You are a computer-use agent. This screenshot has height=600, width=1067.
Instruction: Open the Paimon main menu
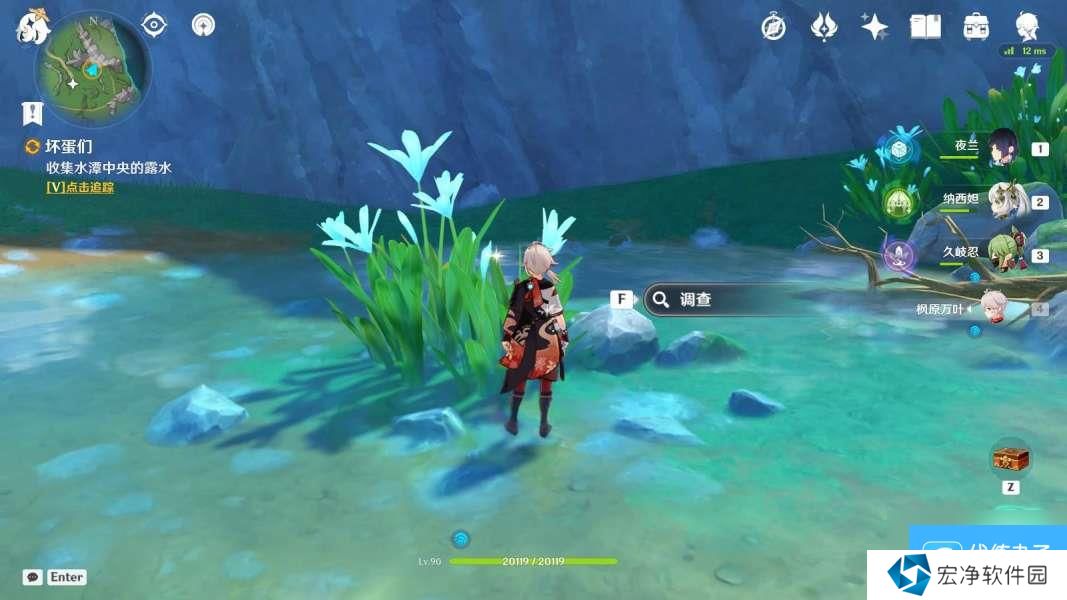pos(32,28)
